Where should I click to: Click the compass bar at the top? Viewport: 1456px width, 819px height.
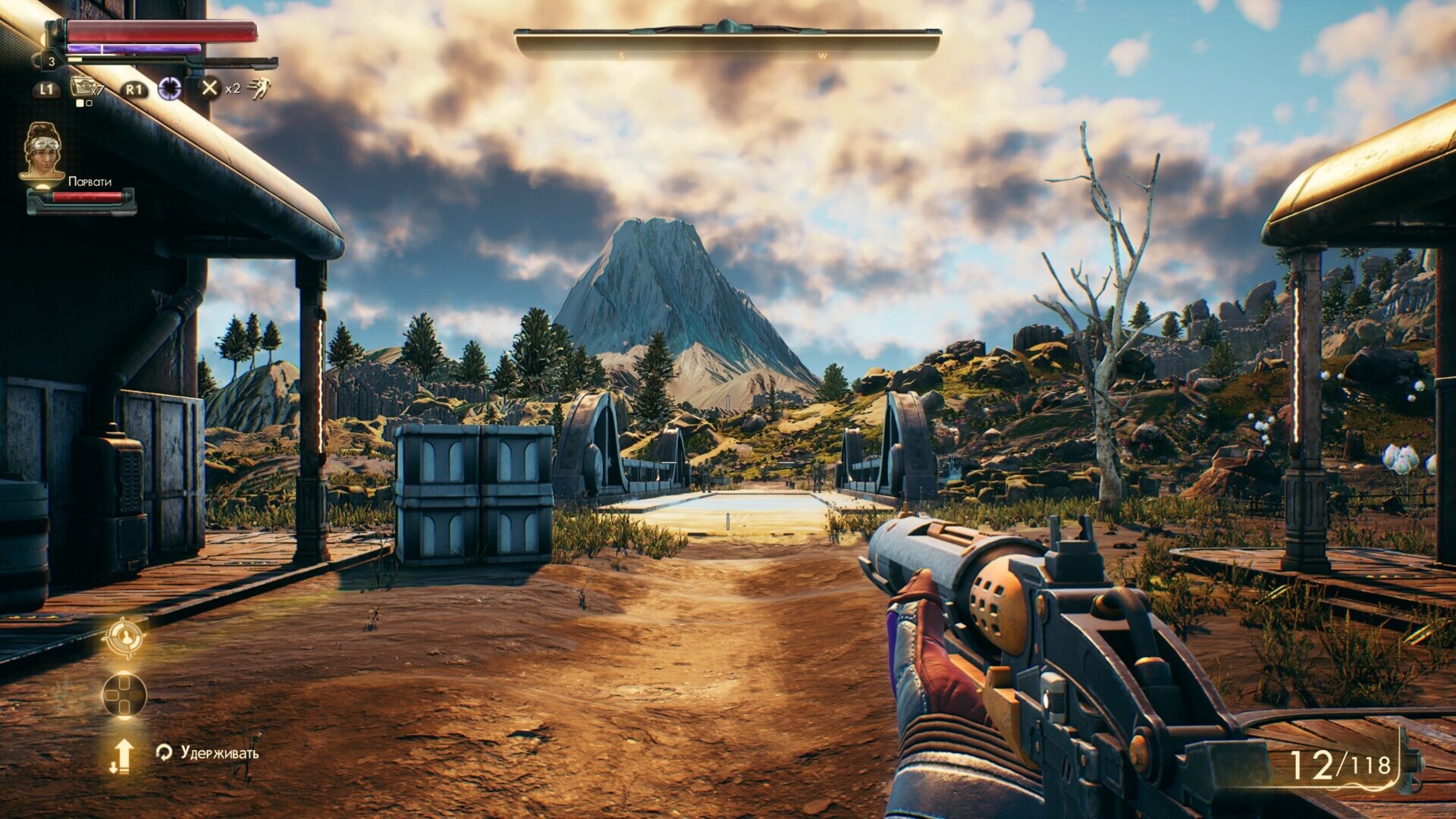coord(727,42)
